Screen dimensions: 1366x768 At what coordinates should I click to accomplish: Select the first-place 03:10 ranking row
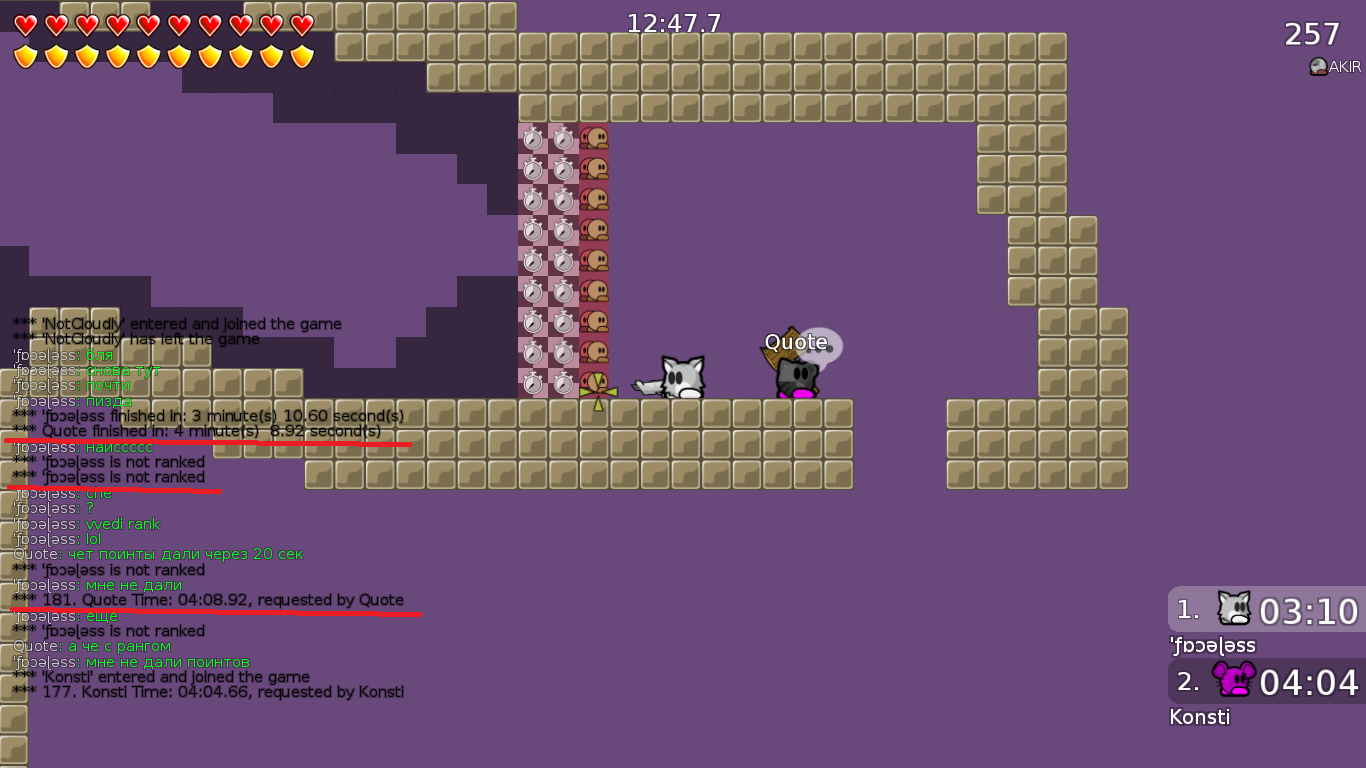click(1266, 609)
